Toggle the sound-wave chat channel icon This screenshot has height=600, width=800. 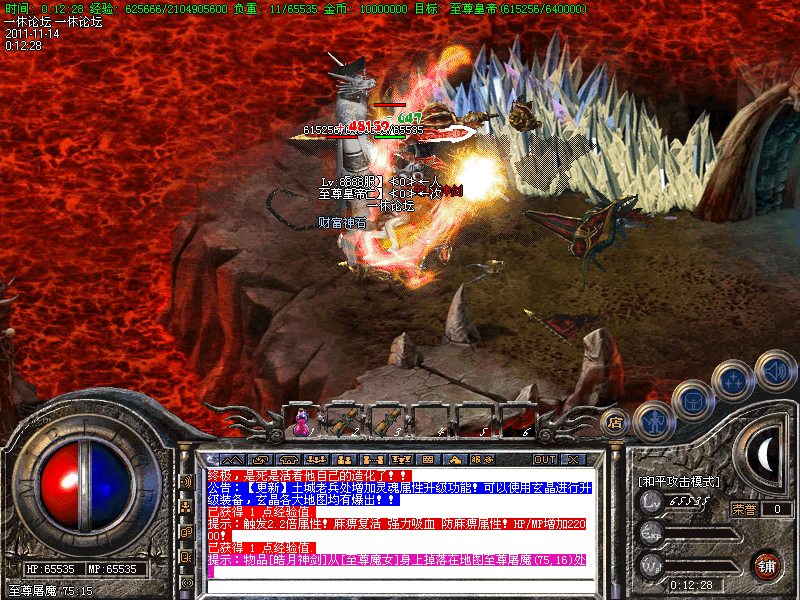tap(186, 481)
